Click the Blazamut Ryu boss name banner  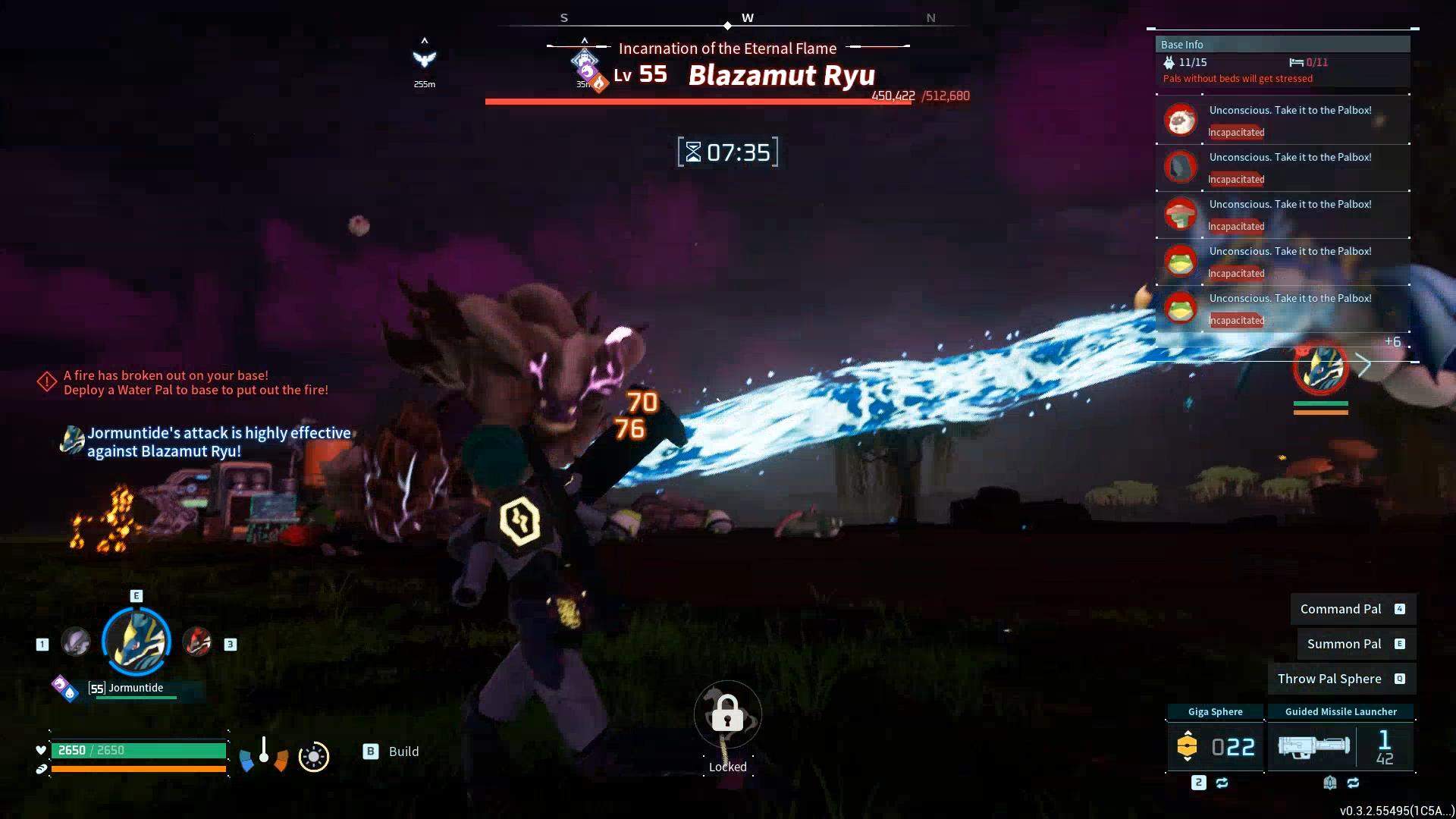[781, 75]
